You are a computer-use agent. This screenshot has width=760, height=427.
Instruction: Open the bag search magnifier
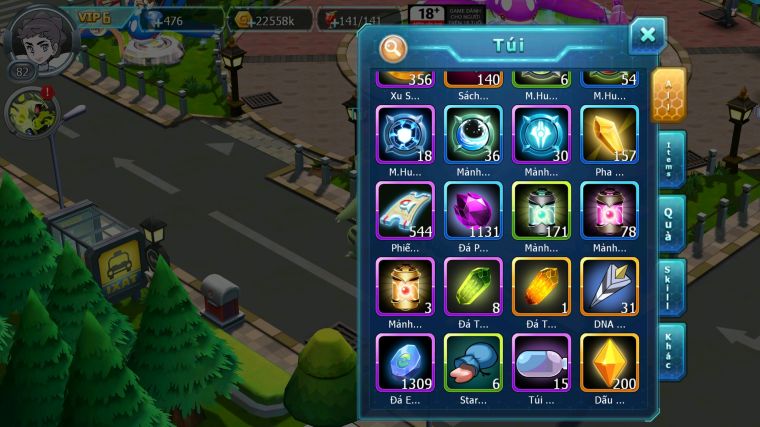tap(394, 47)
